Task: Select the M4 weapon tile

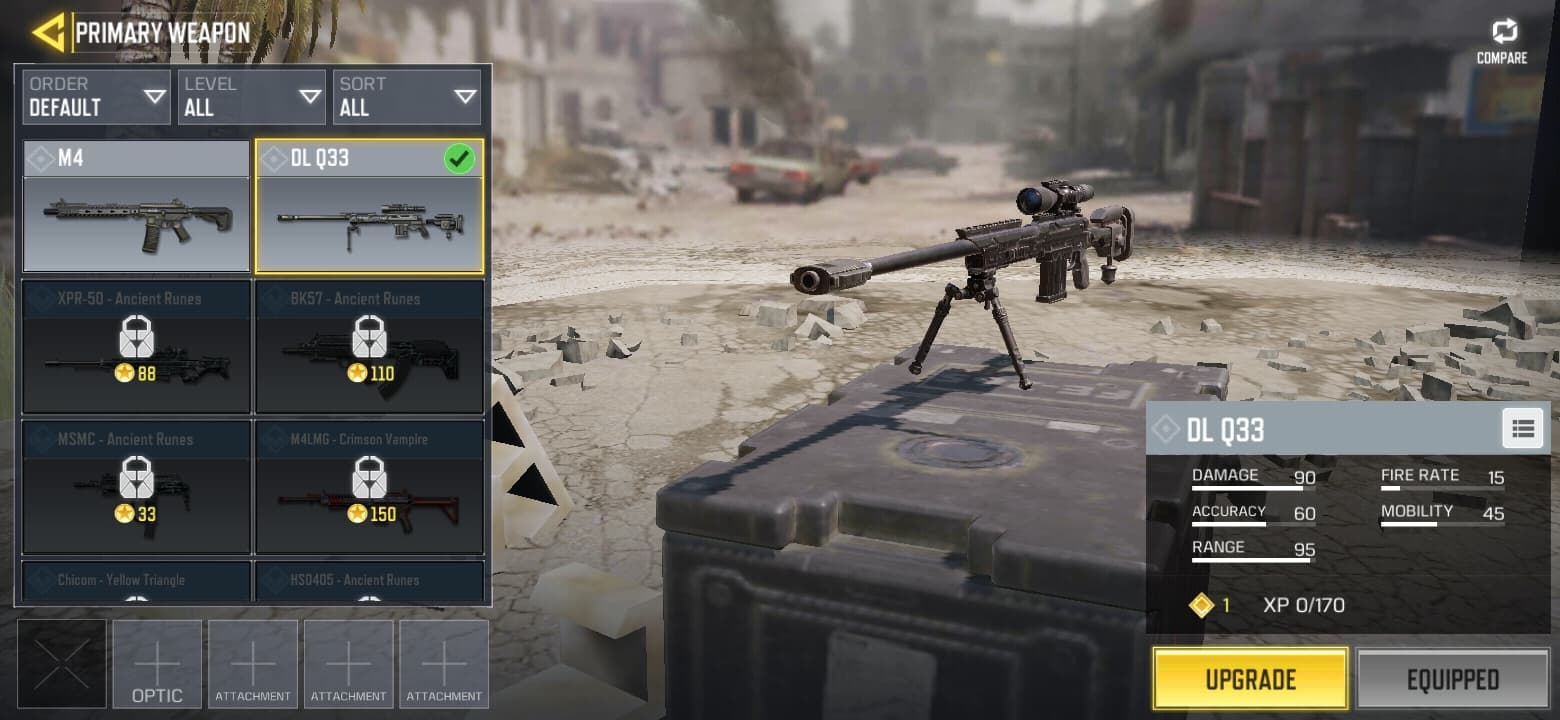Action: [136, 207]
